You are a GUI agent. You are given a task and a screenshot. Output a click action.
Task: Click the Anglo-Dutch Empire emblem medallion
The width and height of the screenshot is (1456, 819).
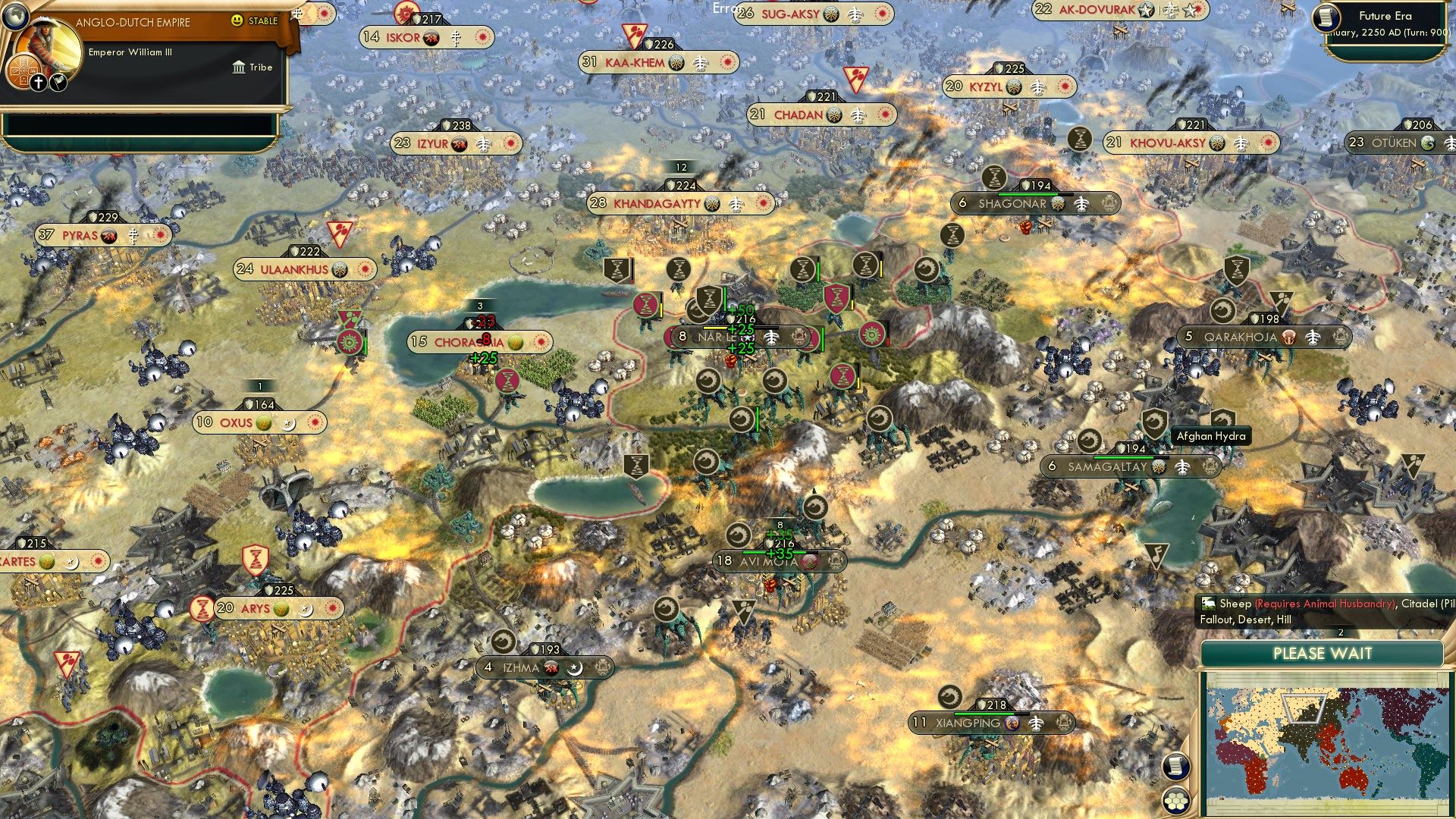pos(24,72)
